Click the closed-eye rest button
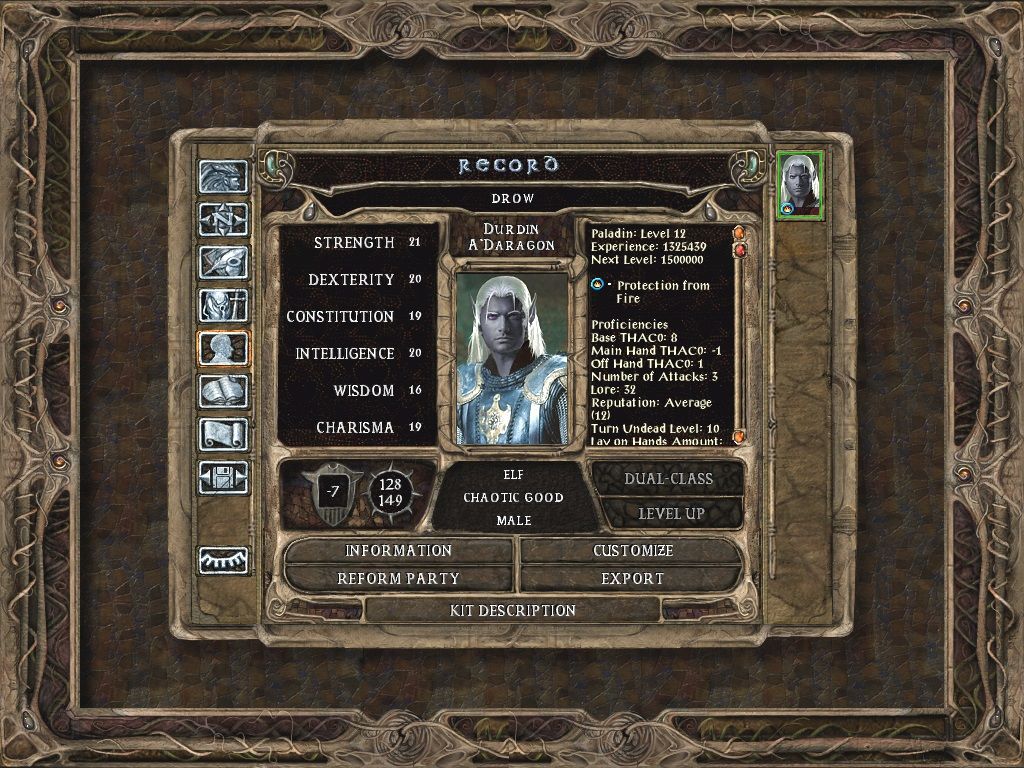Viewport: 1024px width, 768px height. 222,561
